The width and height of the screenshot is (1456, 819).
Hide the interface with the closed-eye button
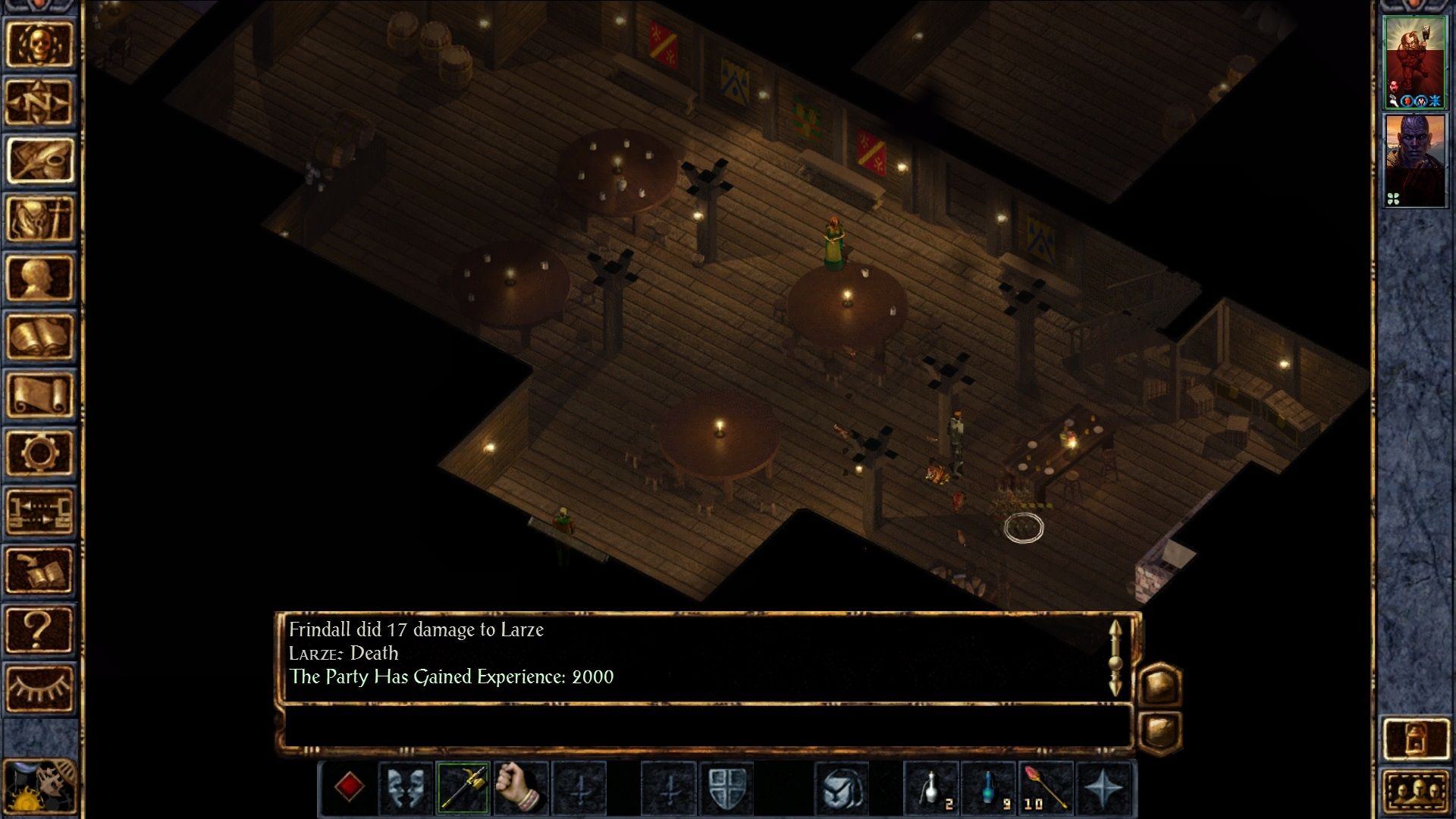[x=39, y=689]
